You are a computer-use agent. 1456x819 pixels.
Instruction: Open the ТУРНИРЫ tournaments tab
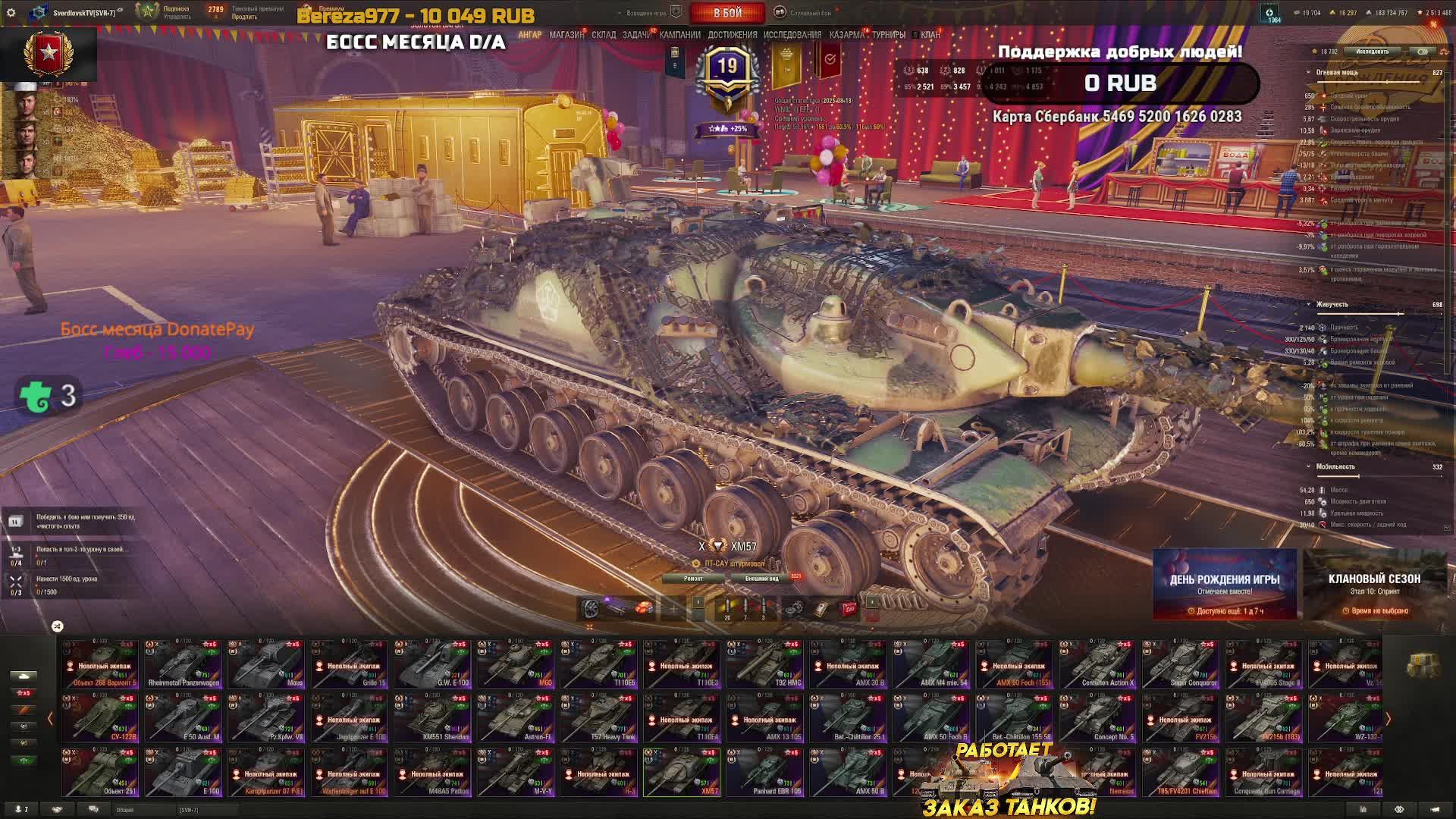pos(888,35)
